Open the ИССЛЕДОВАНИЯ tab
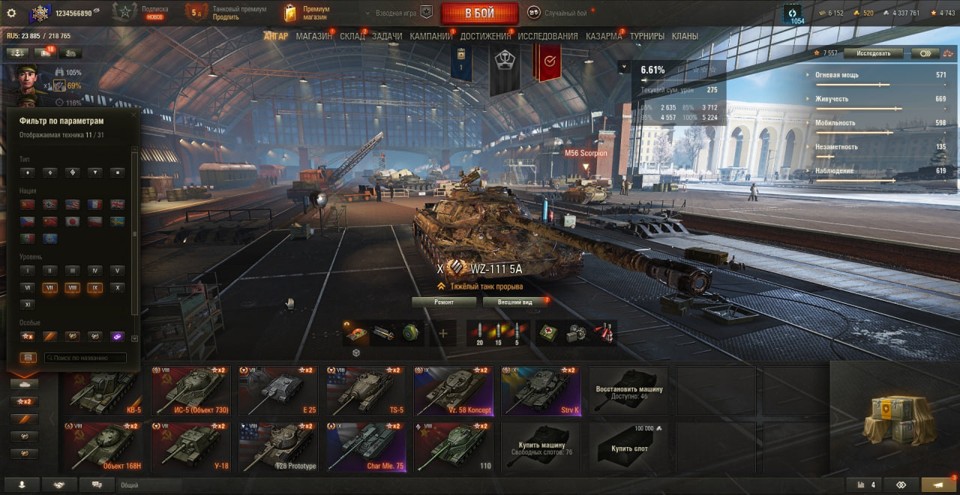This screenshot has width=960, height=495. click(x=547, y=36)
